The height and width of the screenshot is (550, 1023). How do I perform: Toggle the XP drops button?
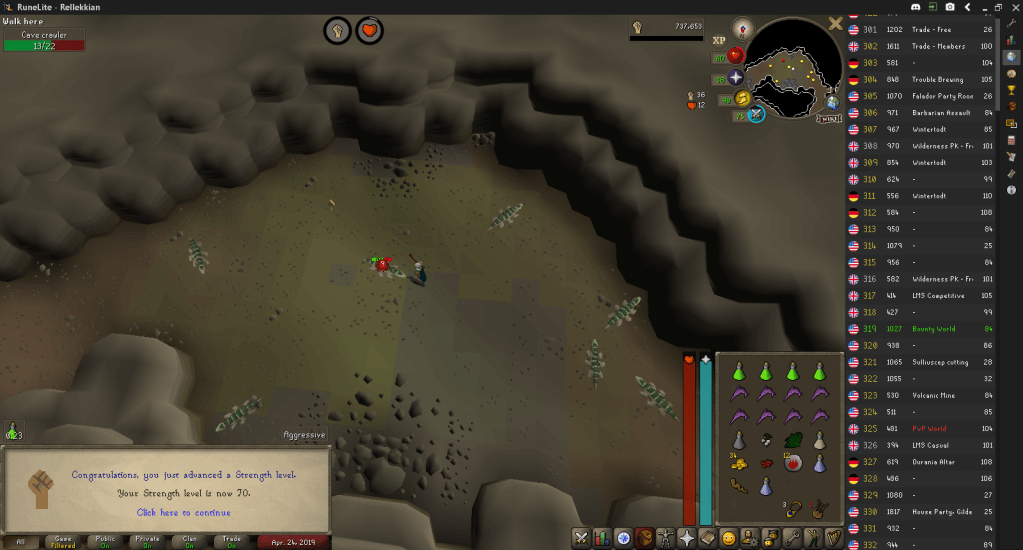click(x=718, y=41)
